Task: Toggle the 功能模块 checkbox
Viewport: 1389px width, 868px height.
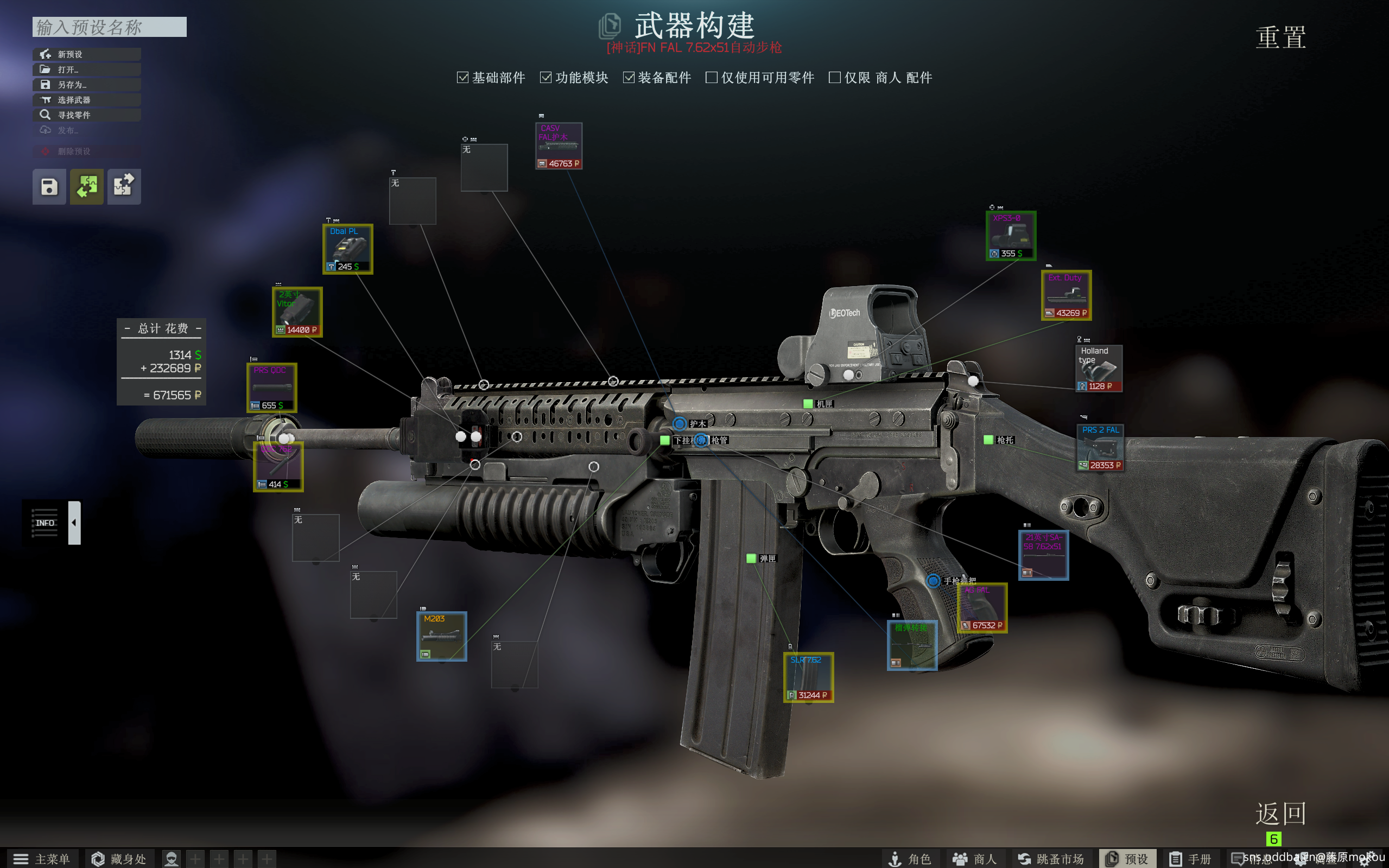Action: point(546,78)
